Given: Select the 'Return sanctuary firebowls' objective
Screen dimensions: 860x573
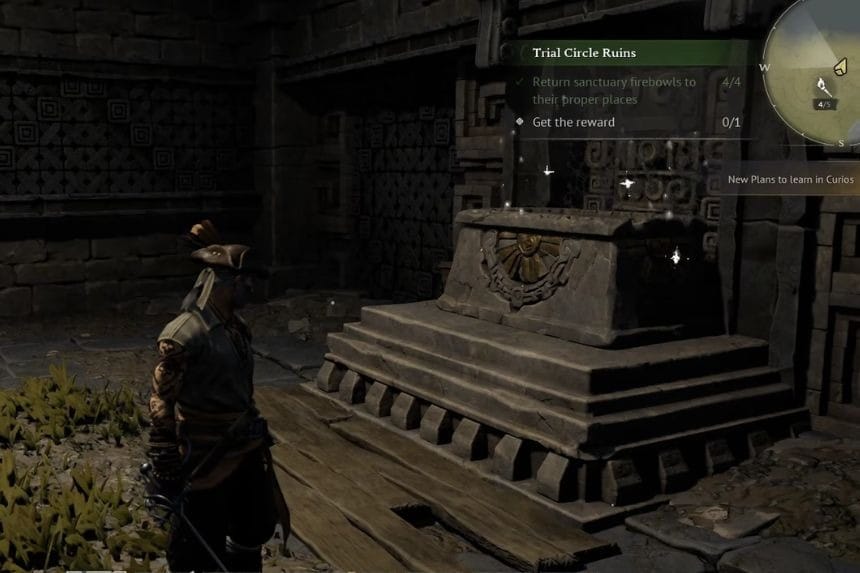Looking at the screenshot, I should click(x=613, y=90).
